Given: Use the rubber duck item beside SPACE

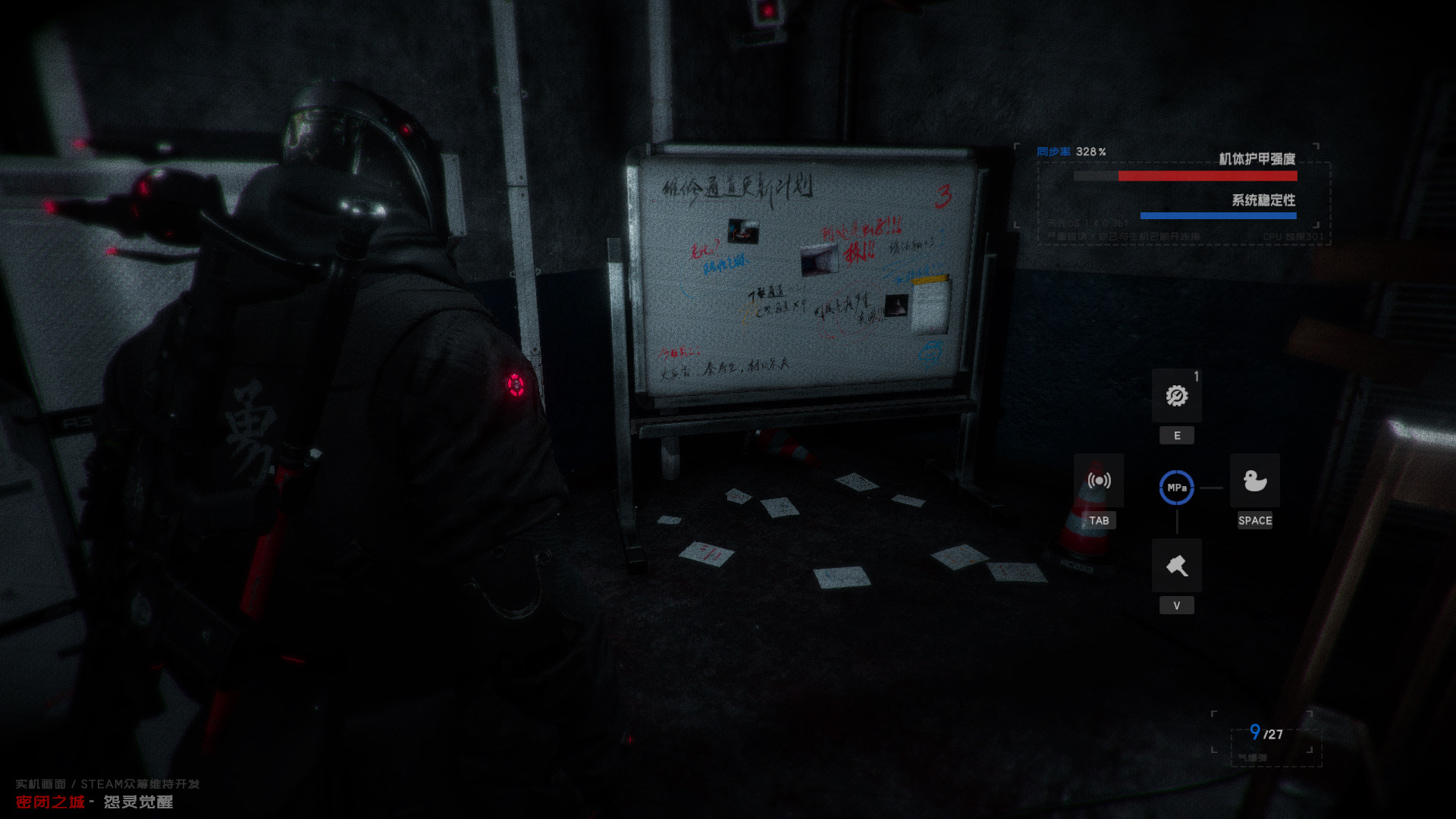Looking at the screenshot, I should coord(1255,481).
